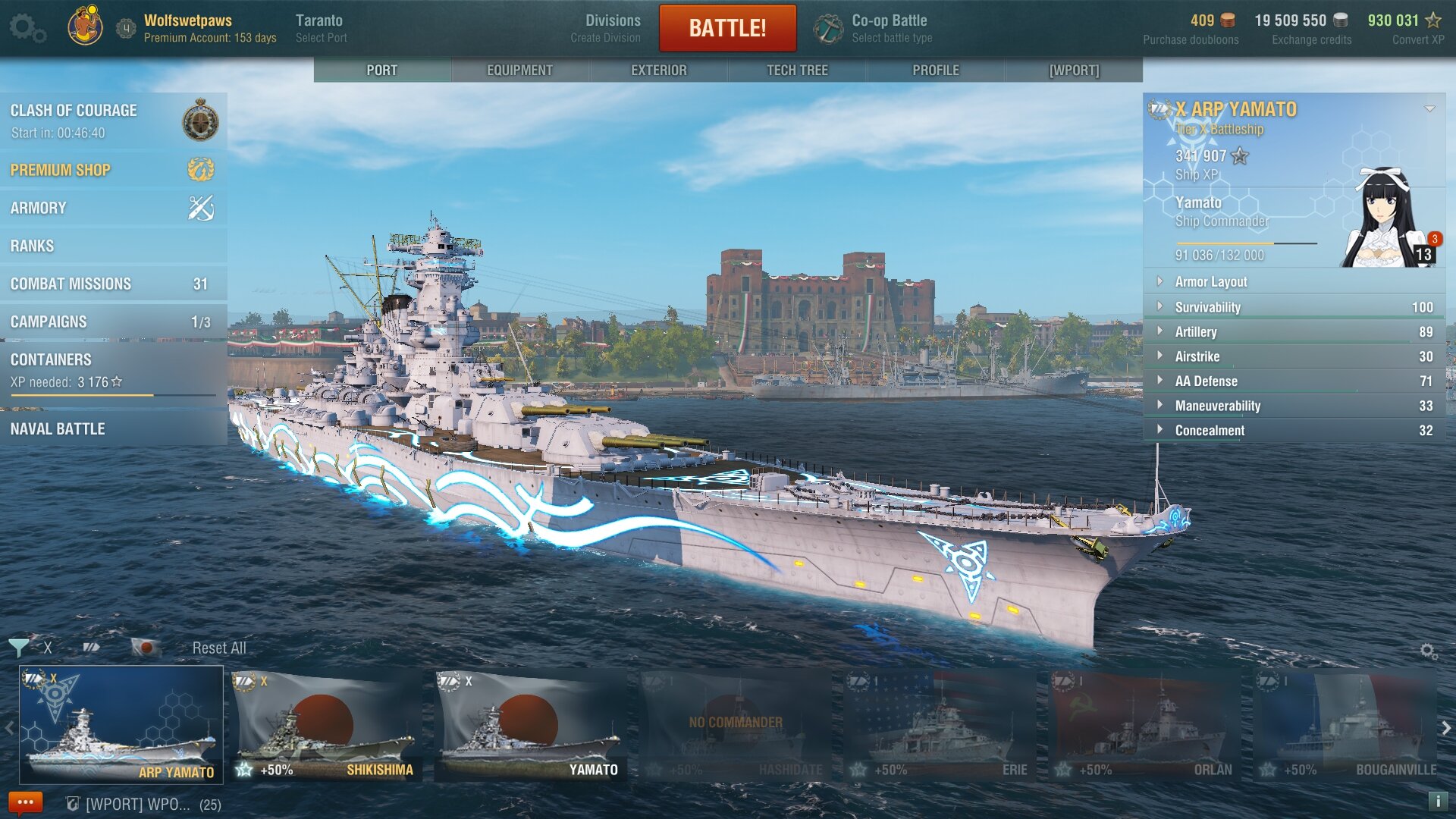Switch to the Equipment tab
The image size is (1456, 819).
point(519,70)
